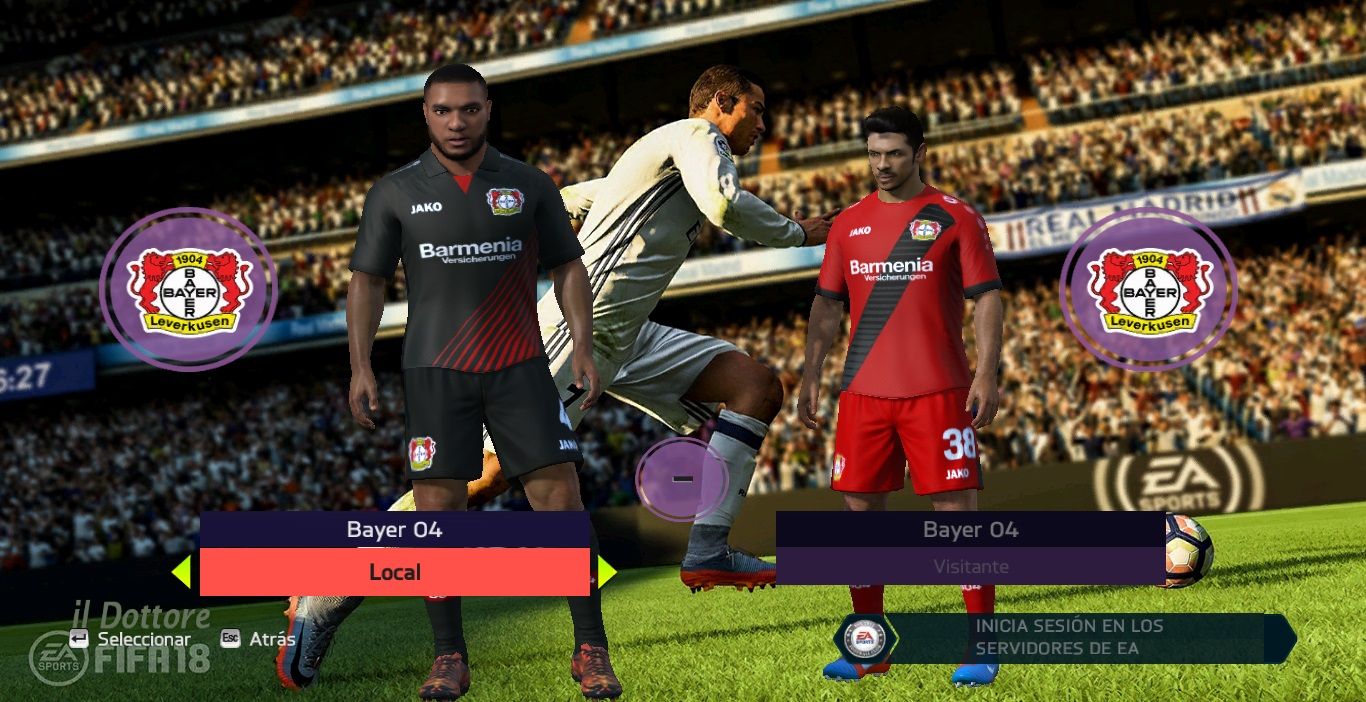Click the left Bayer Leverkusen crest

click(x=188, y=290)
